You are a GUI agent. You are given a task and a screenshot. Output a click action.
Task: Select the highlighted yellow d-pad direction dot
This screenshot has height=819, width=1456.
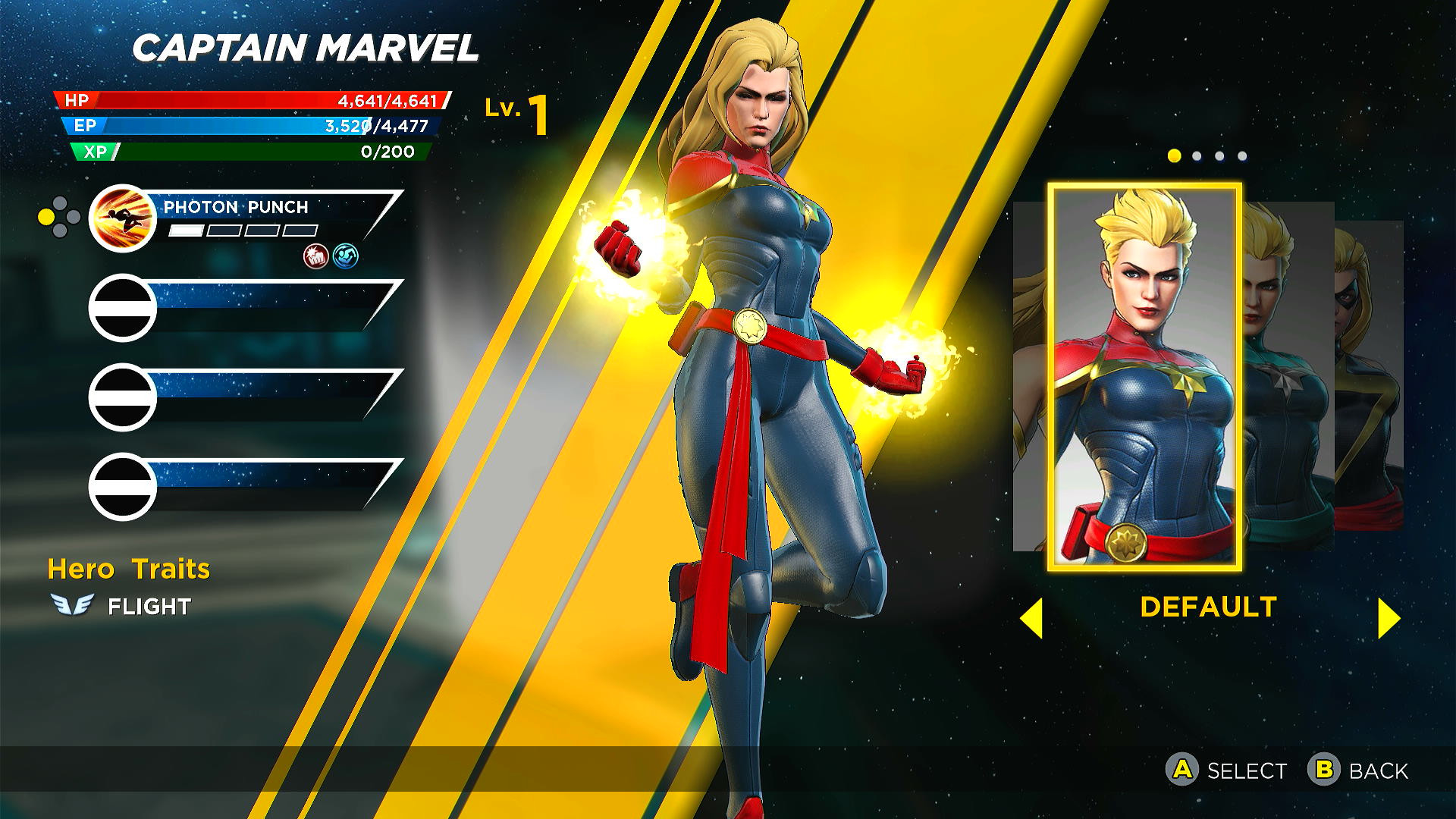click(x=46, y=216)
